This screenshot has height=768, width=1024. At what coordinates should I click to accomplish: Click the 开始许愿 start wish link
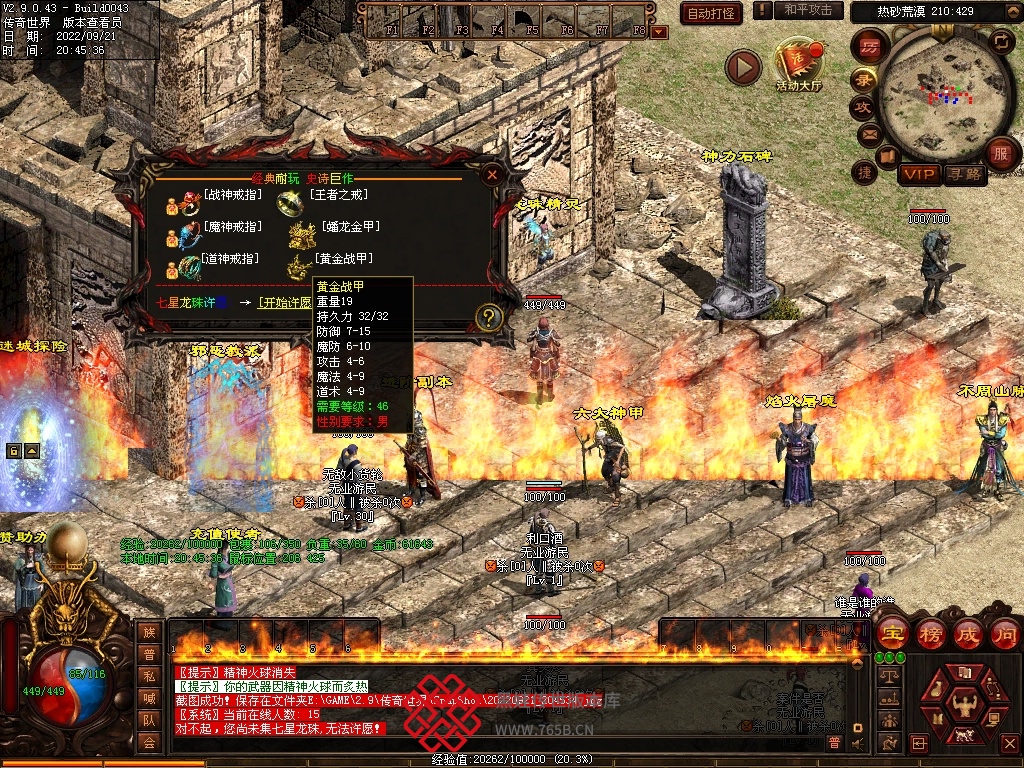click(283, 302)
